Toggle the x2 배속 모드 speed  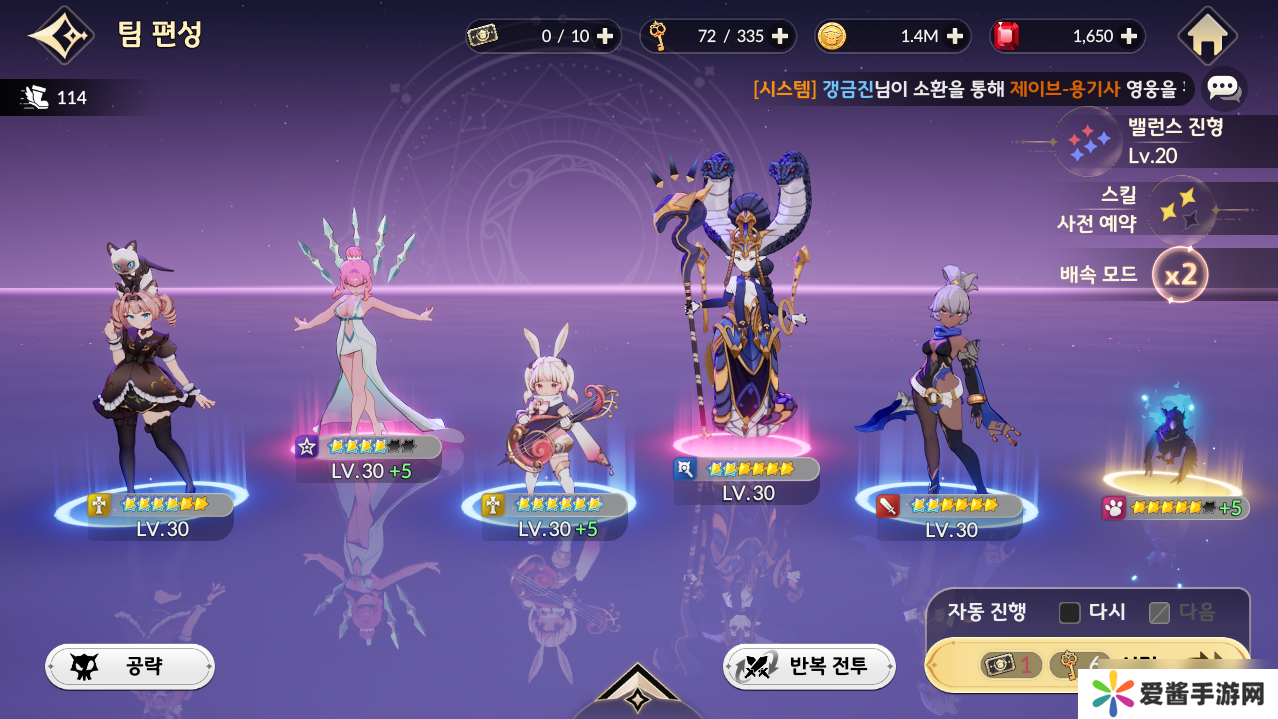(x=1180, y=274)
